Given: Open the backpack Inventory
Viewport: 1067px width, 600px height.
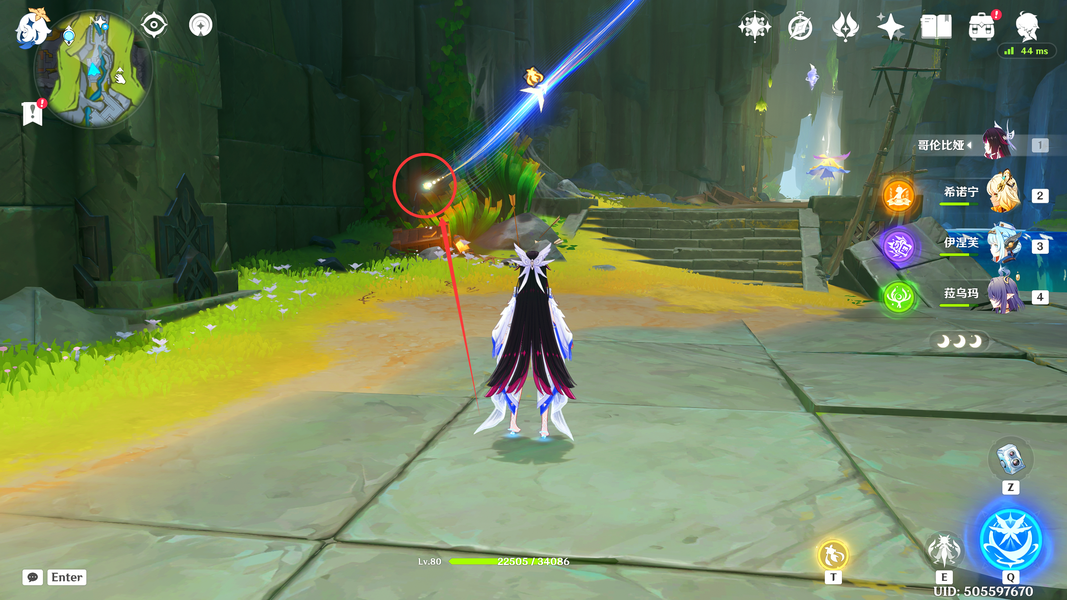Looking at the screenshot, I should tap(981, 27).
